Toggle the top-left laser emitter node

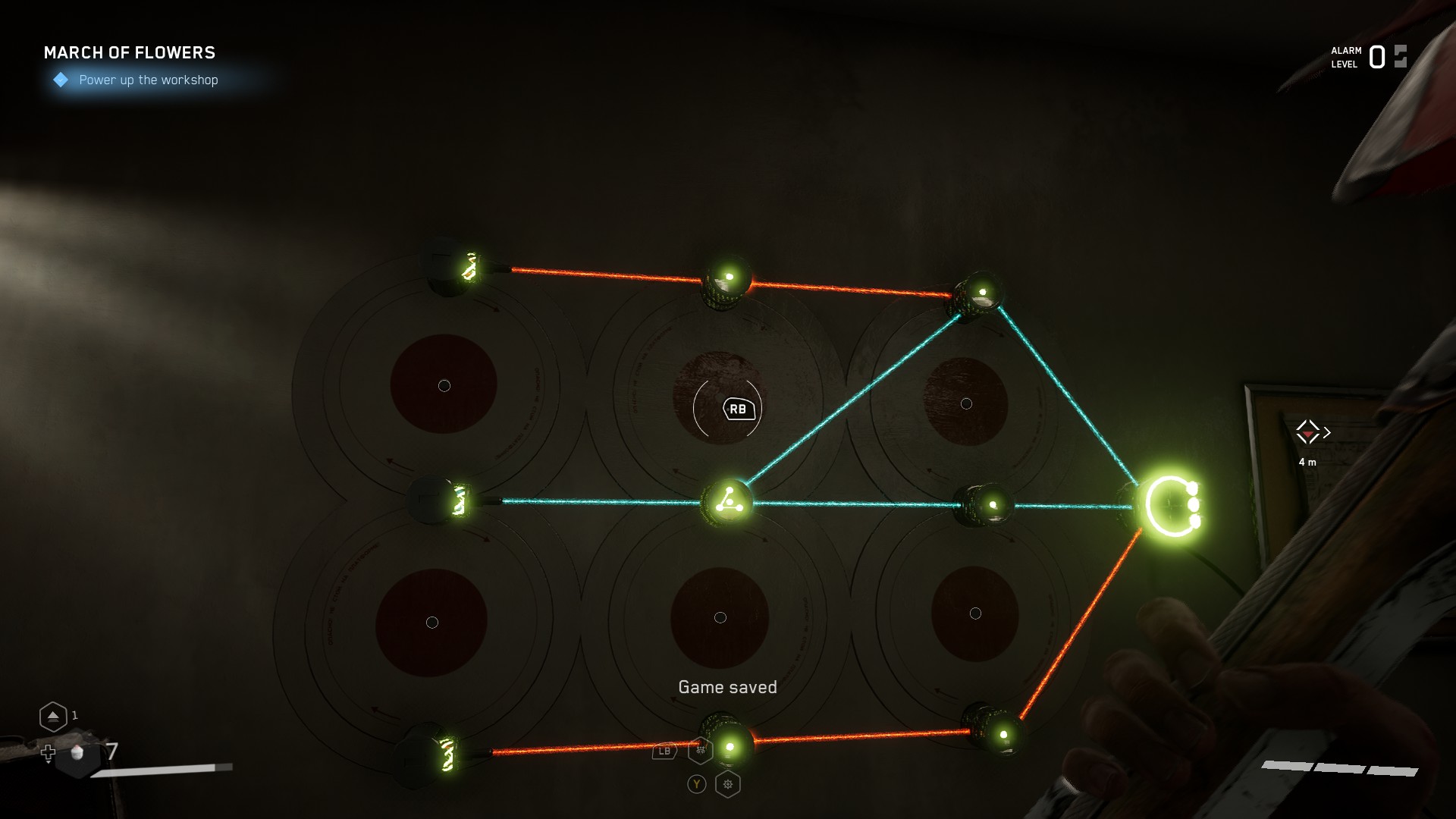(x=455, y=268)
